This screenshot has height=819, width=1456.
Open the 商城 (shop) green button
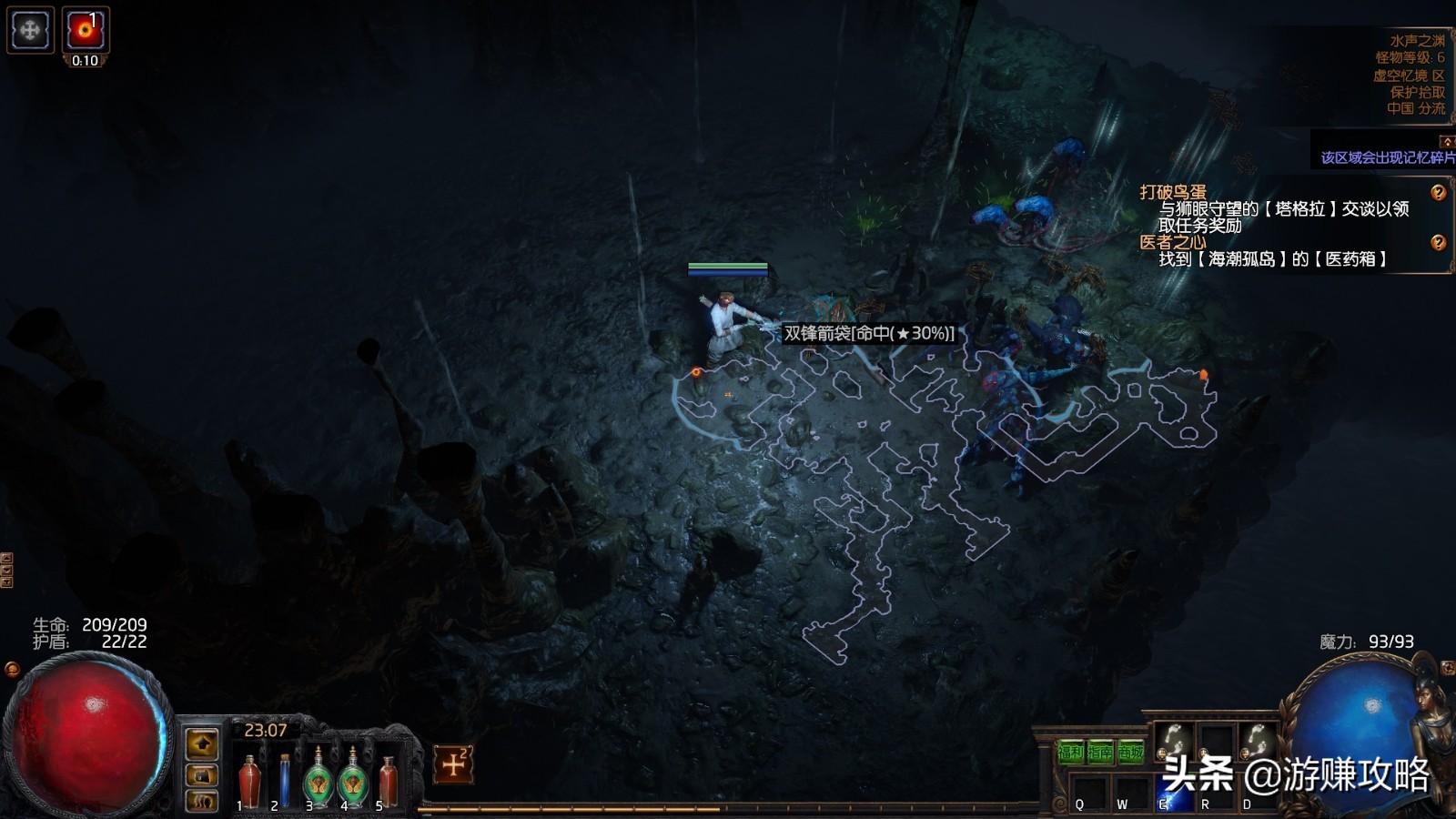1131,752
